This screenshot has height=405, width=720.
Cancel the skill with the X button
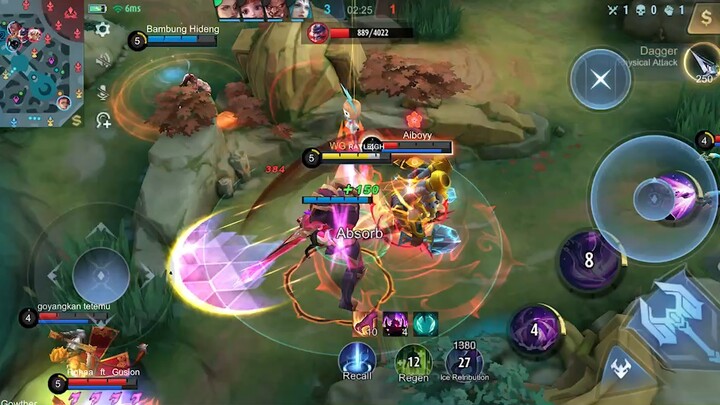point(601,81)
